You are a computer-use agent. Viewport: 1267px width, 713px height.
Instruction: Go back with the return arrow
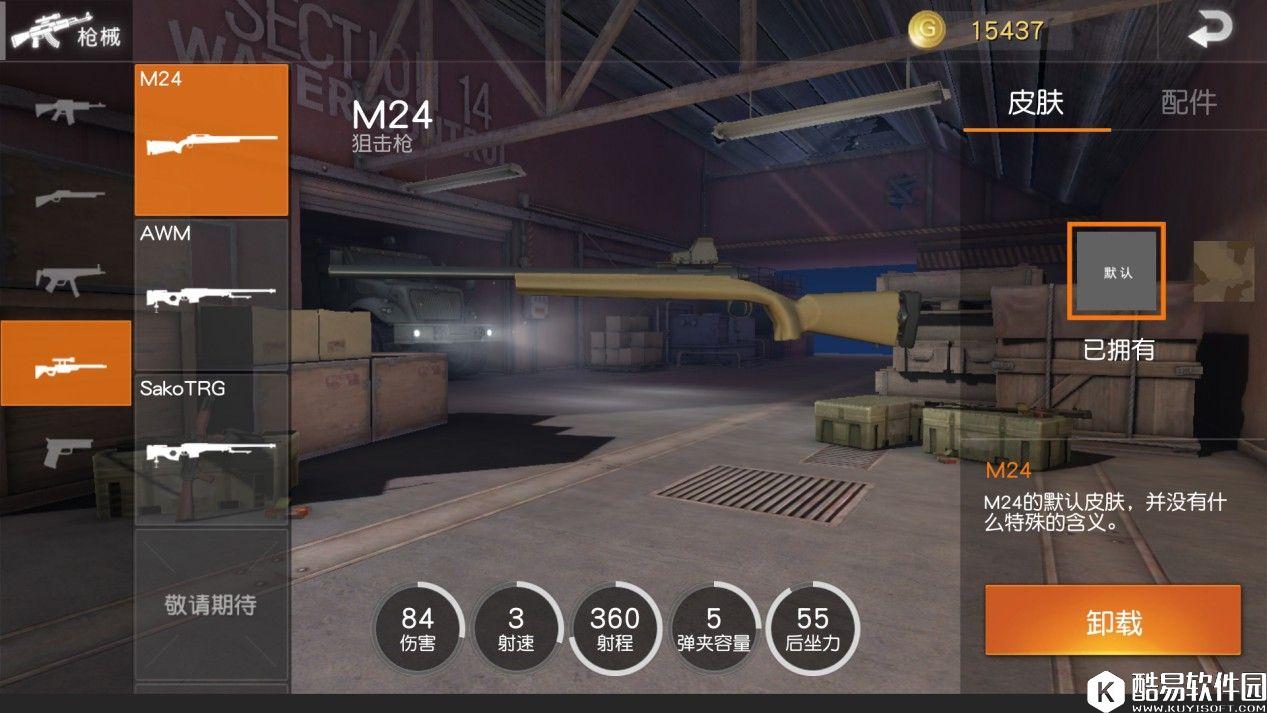[x=1210, y=31]
